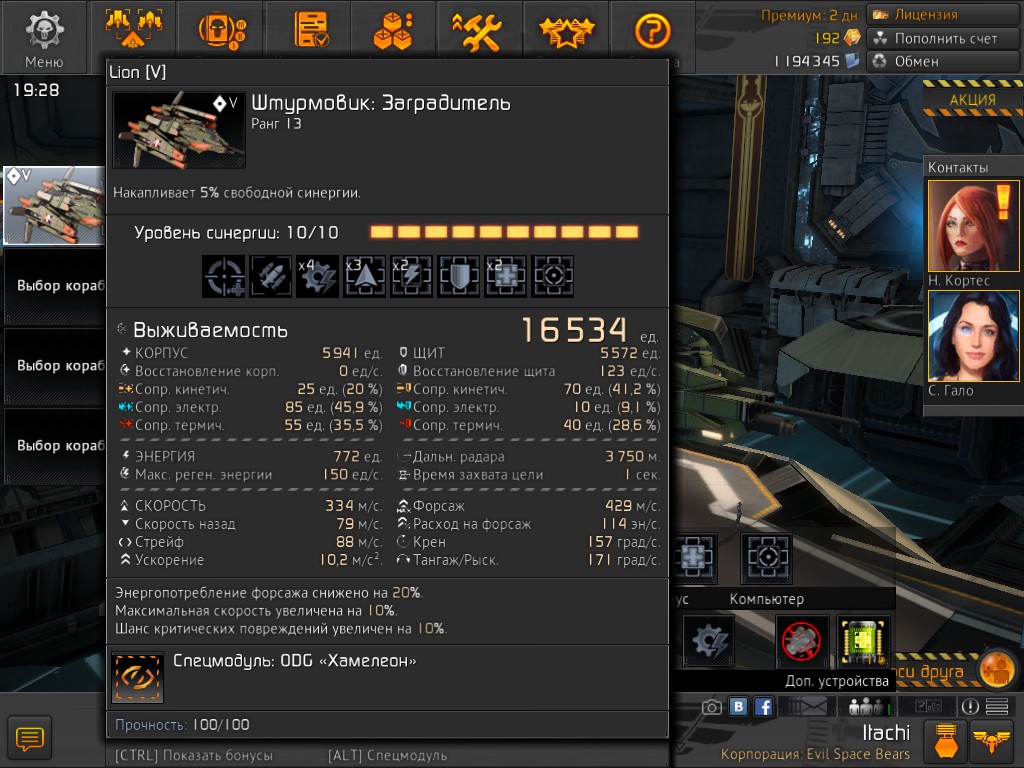The width and height of the screenshot is (1024, 768).
Task: Open the stacked boxes warehouse tab
Action: click(x=394, y=30)
